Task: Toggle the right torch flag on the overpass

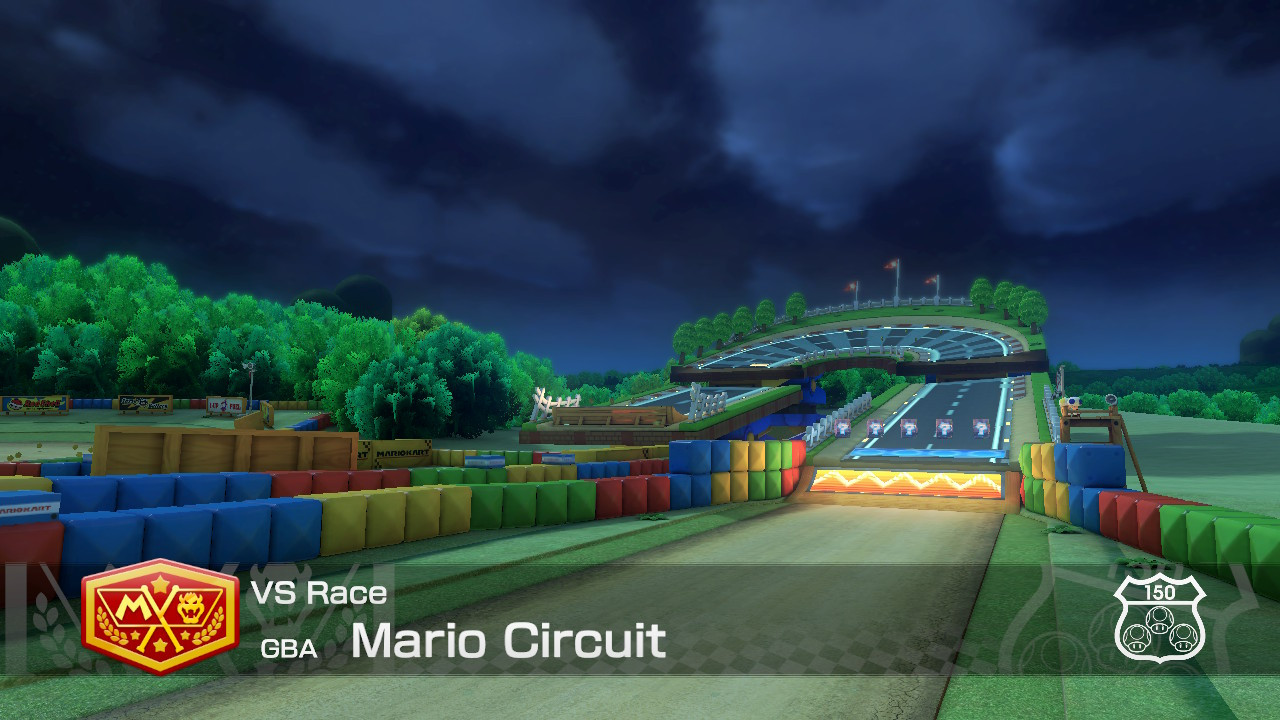Action: tap(930, 278)
